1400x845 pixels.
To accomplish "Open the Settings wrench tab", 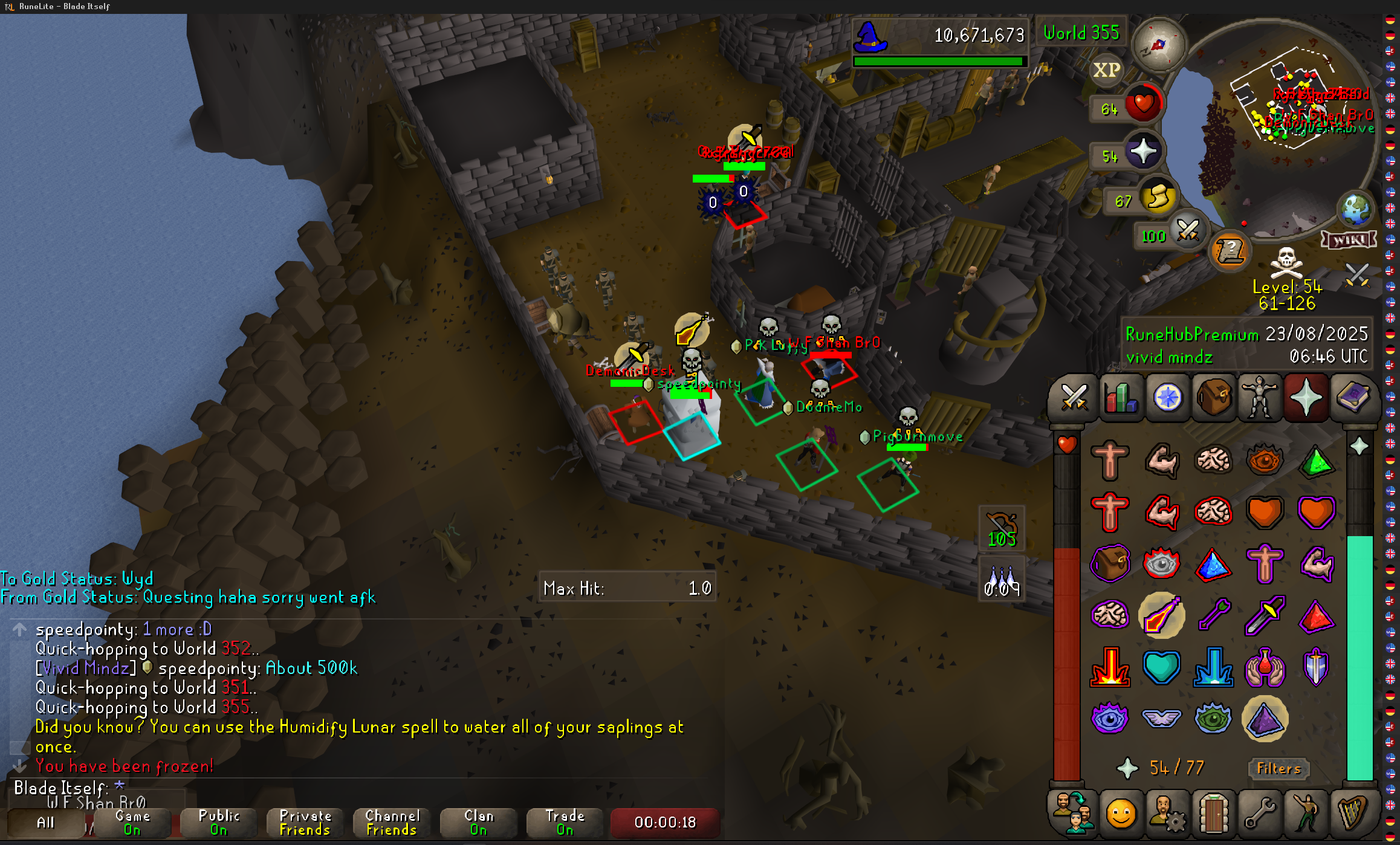I will click(1260, 814).
